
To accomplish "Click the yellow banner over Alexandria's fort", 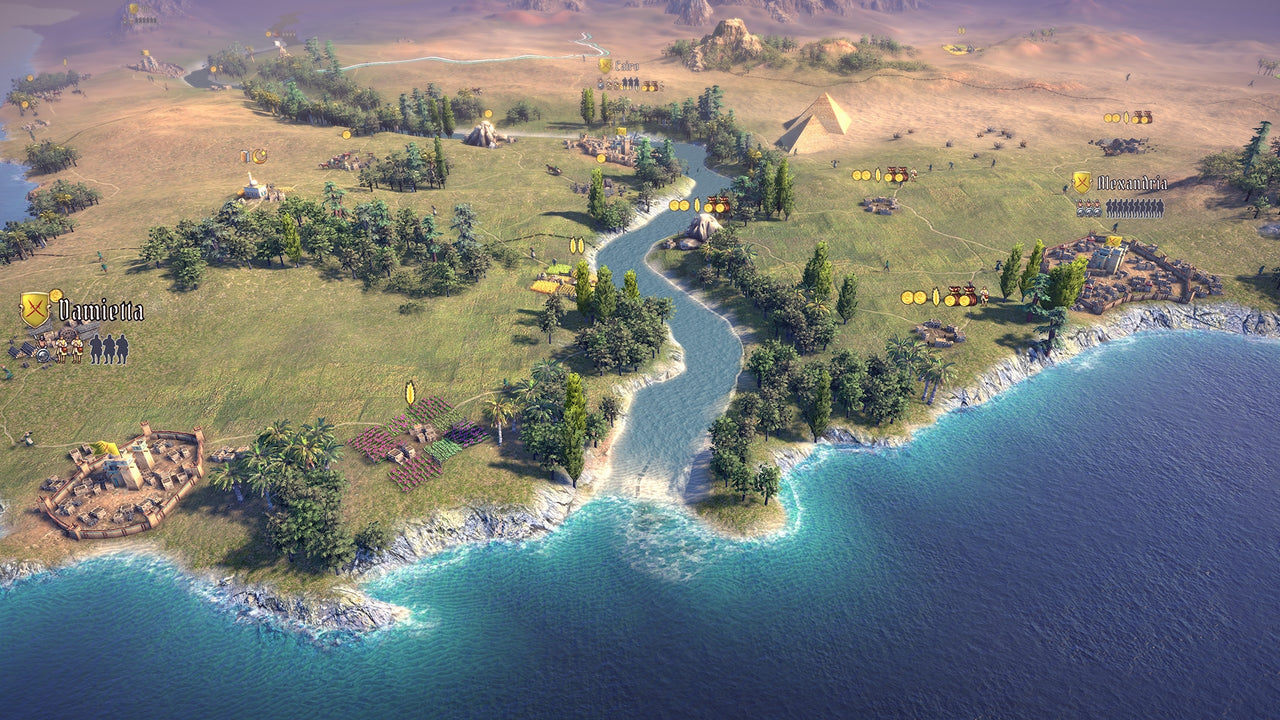I will pyautogui.click(x=1113, y=239).
